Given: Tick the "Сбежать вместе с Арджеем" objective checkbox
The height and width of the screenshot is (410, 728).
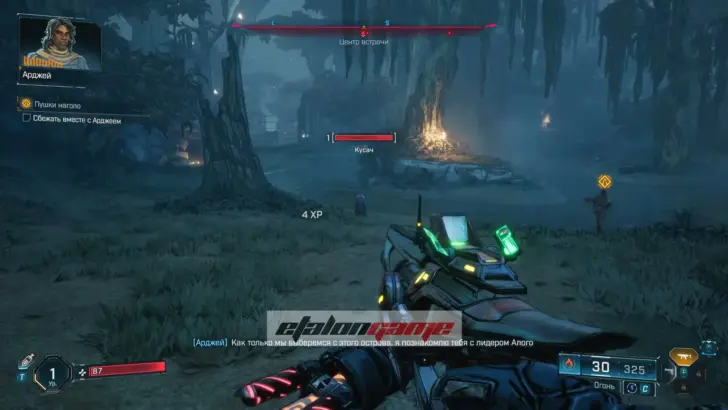Looking at the screenshot, I should click(26, 118).
